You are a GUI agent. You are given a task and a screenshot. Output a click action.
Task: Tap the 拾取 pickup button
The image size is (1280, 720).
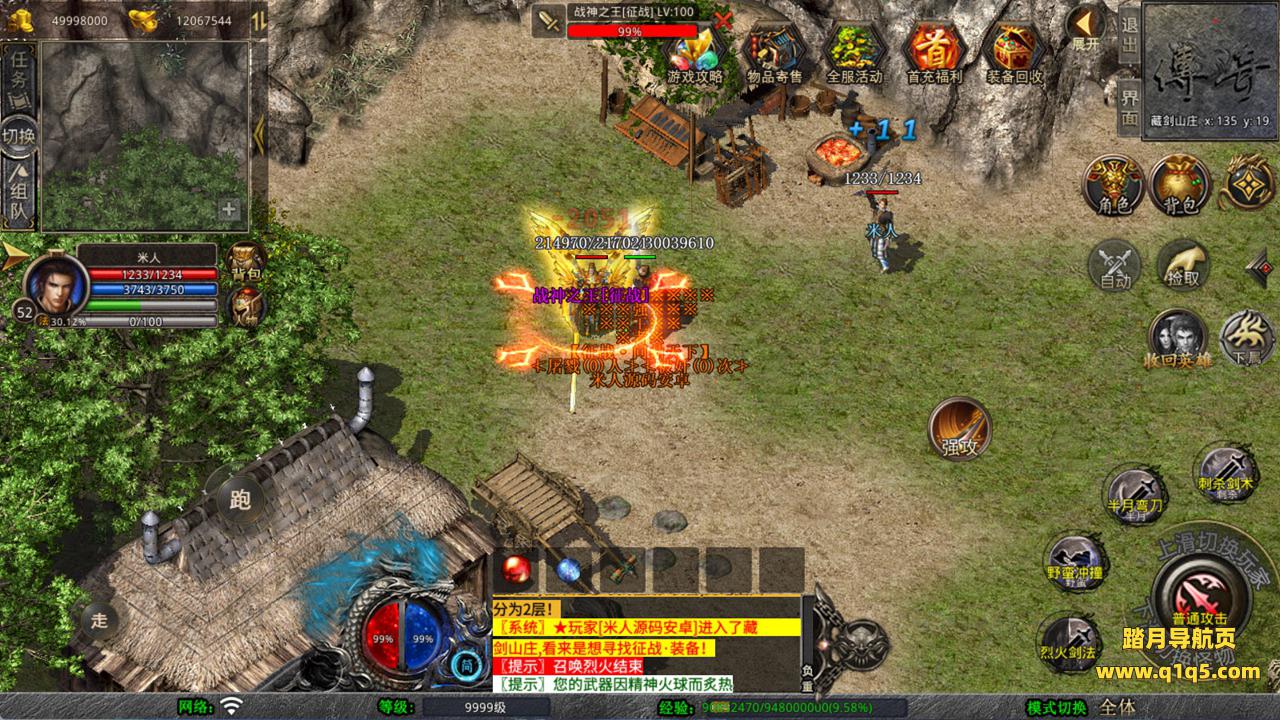click(x=1183, y=264)
